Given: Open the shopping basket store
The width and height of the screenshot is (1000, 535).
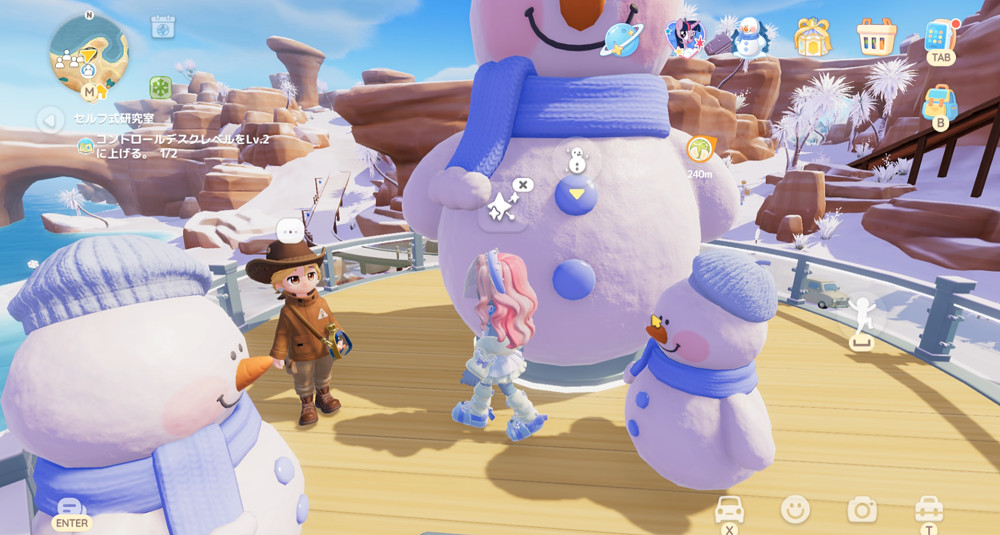Looking at the screenshot, I should click(876, 38).
